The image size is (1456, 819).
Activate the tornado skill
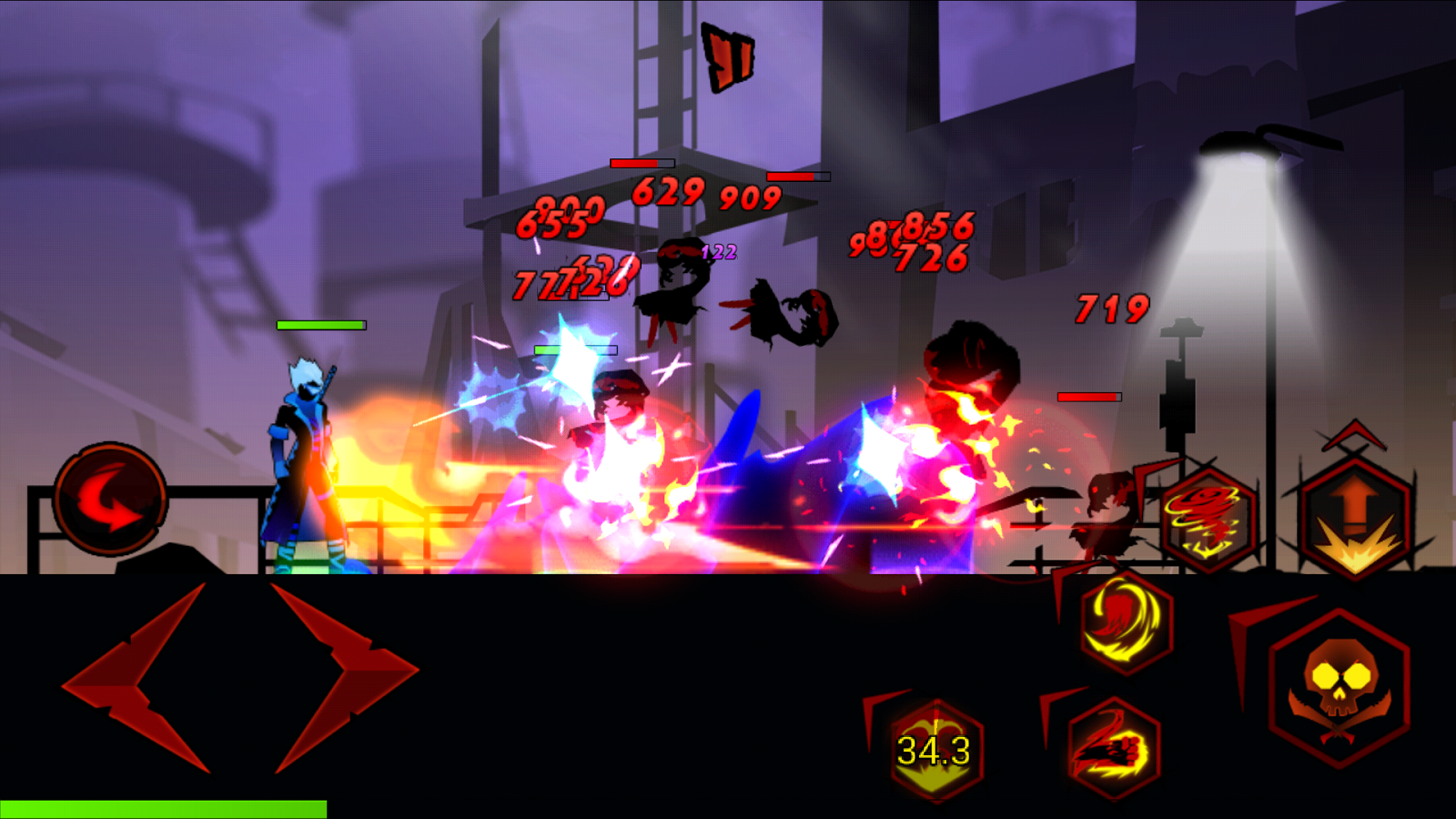tap(1209, 519)
